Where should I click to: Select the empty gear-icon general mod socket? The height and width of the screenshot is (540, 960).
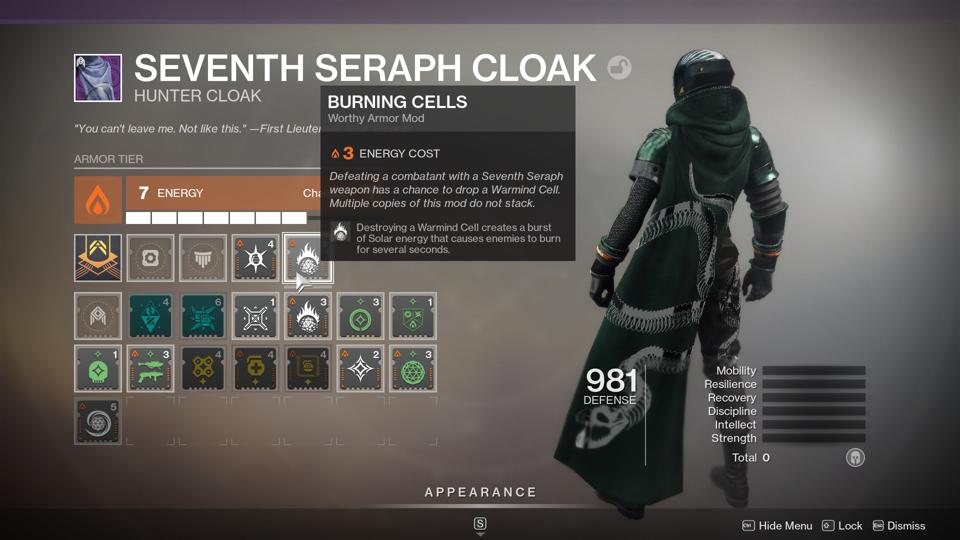150,258
